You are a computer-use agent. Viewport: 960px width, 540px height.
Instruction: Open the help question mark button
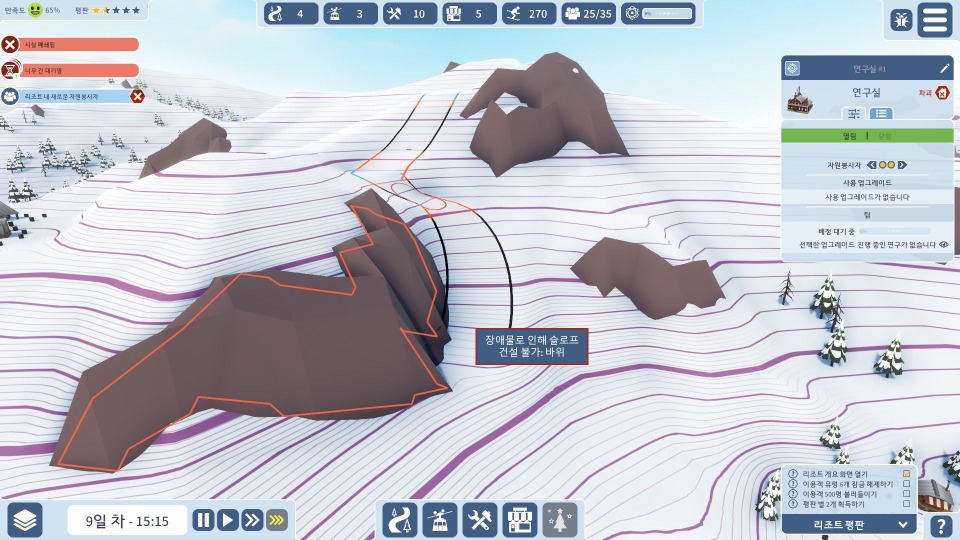click(940, 526)
